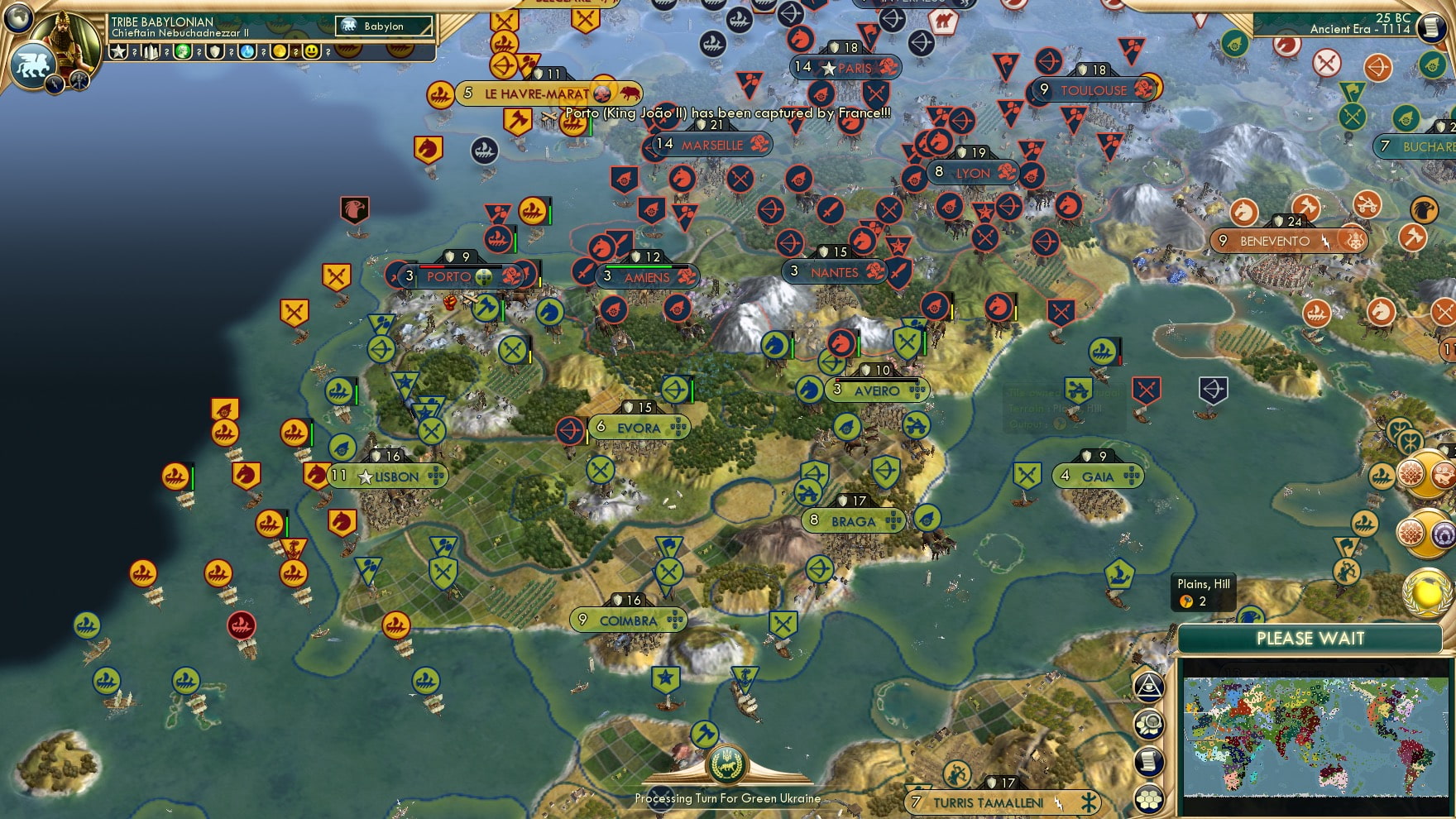The image size is (1456, 819).
Task: Toggle the resource icons display button near the minimap
Action: (1149, 723)
